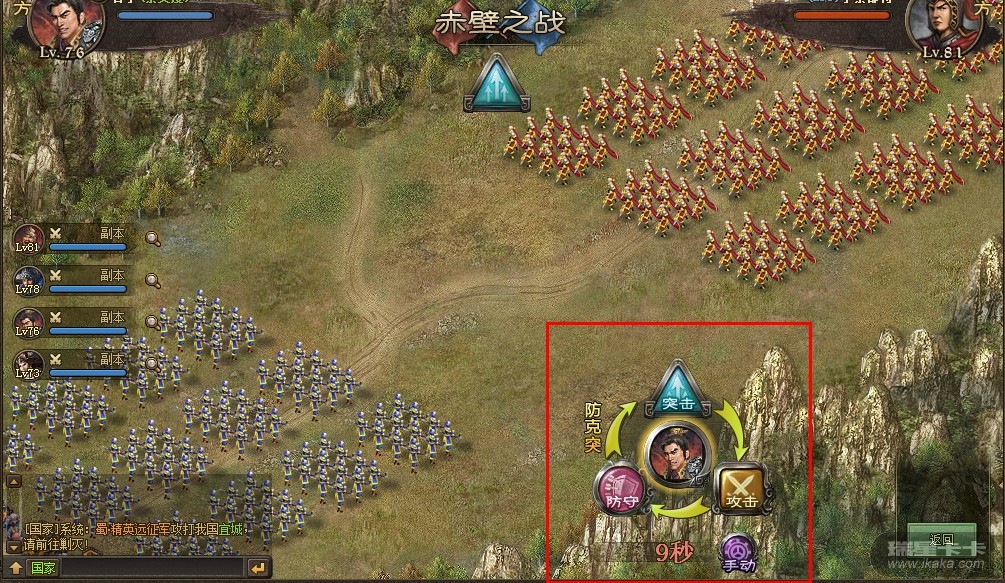Open the 国家 chat channel selector
The image size is (1005, 583).
click(x=42, y=568)
